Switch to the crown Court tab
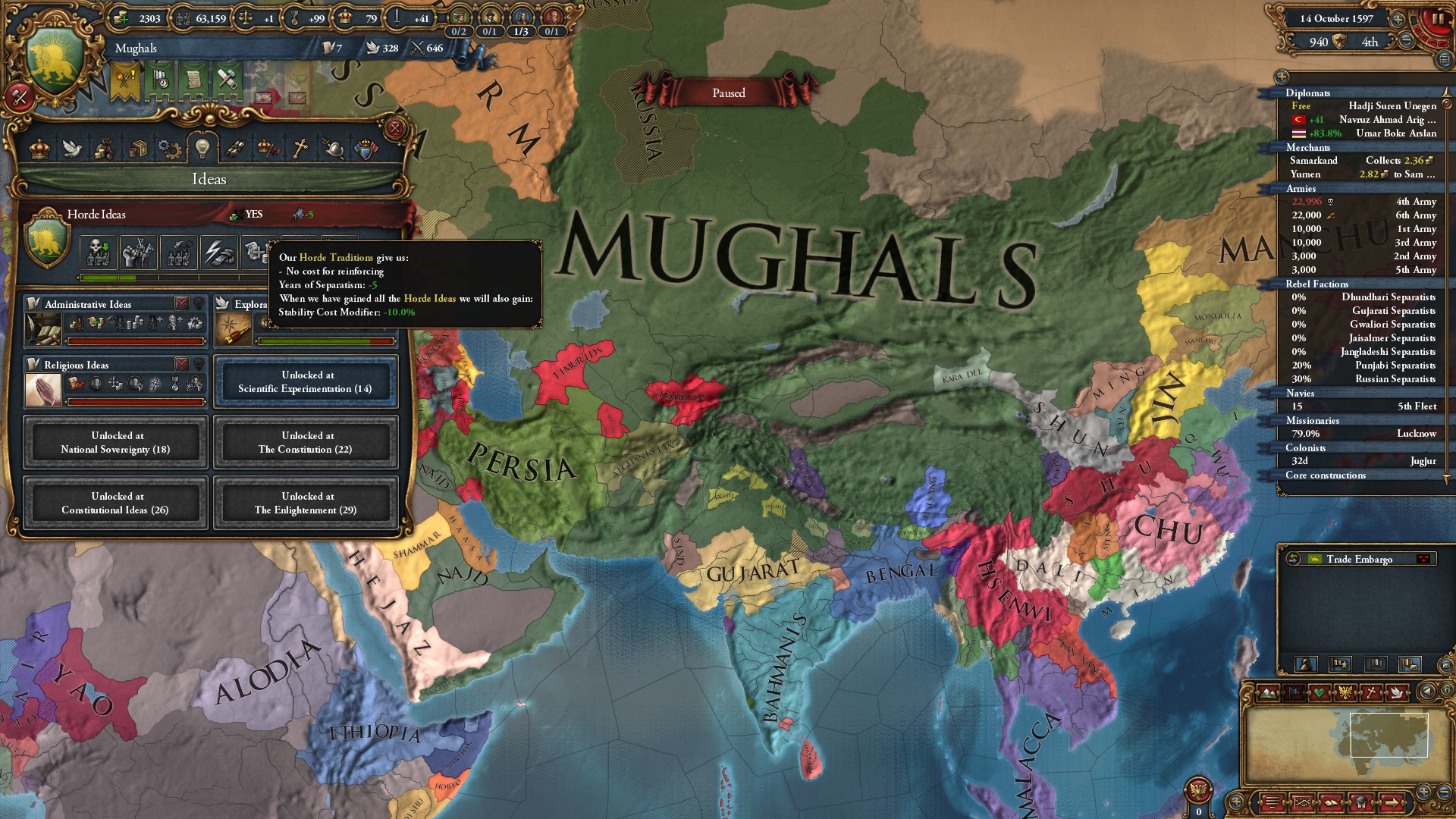The image size is (1456, 819). click(x=39, y=149)
